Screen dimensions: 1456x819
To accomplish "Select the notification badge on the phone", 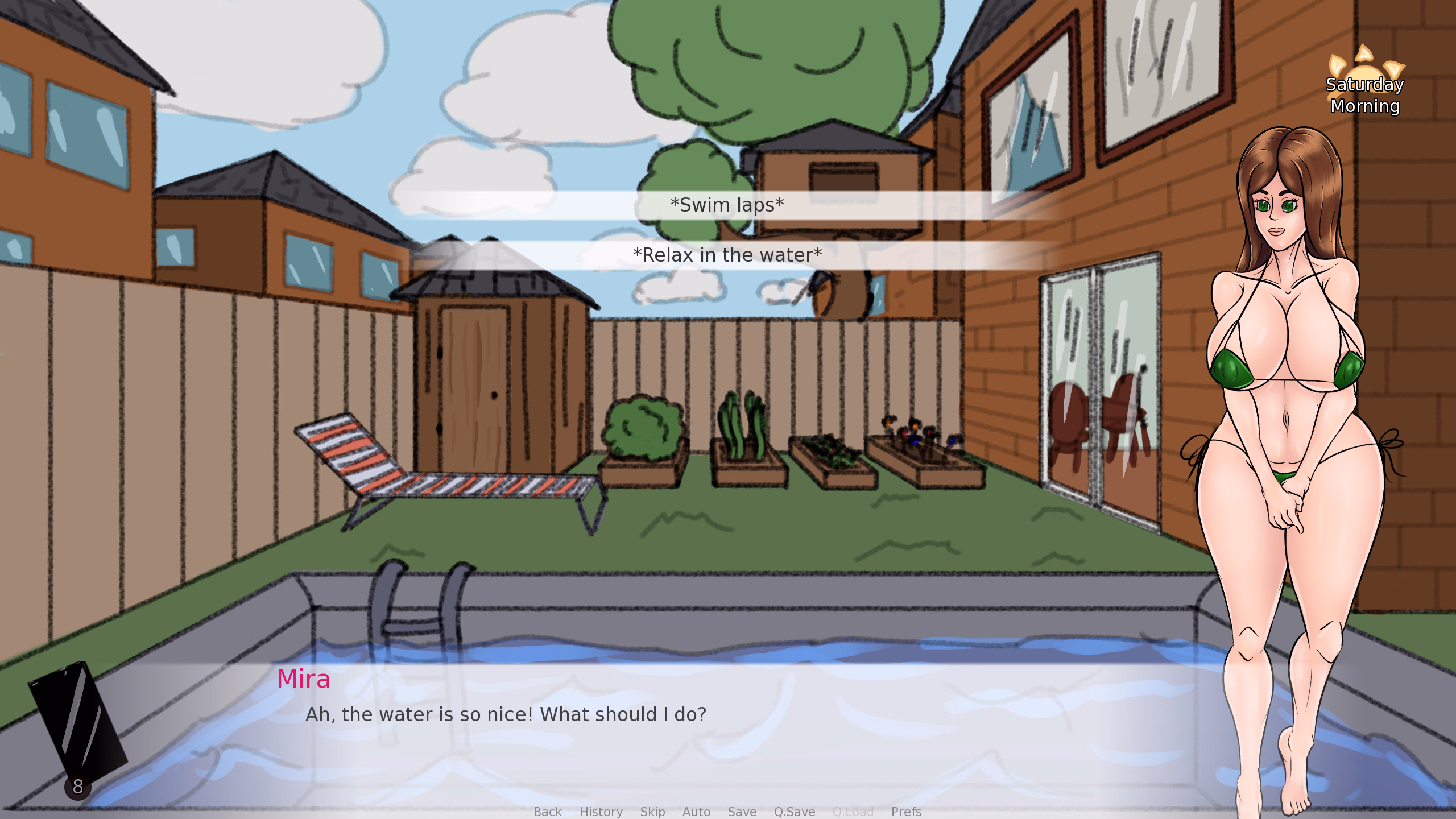I will [x=77, y=786].
